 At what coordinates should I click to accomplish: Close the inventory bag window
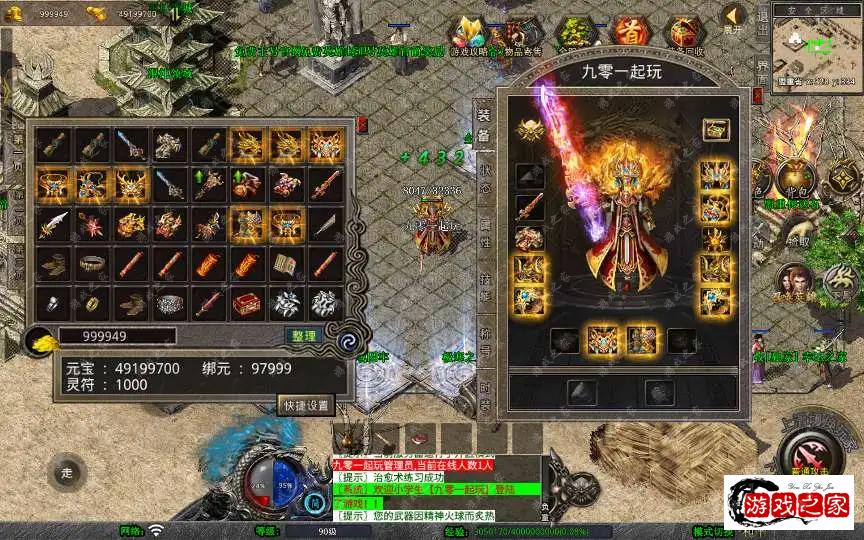(362, 125)
